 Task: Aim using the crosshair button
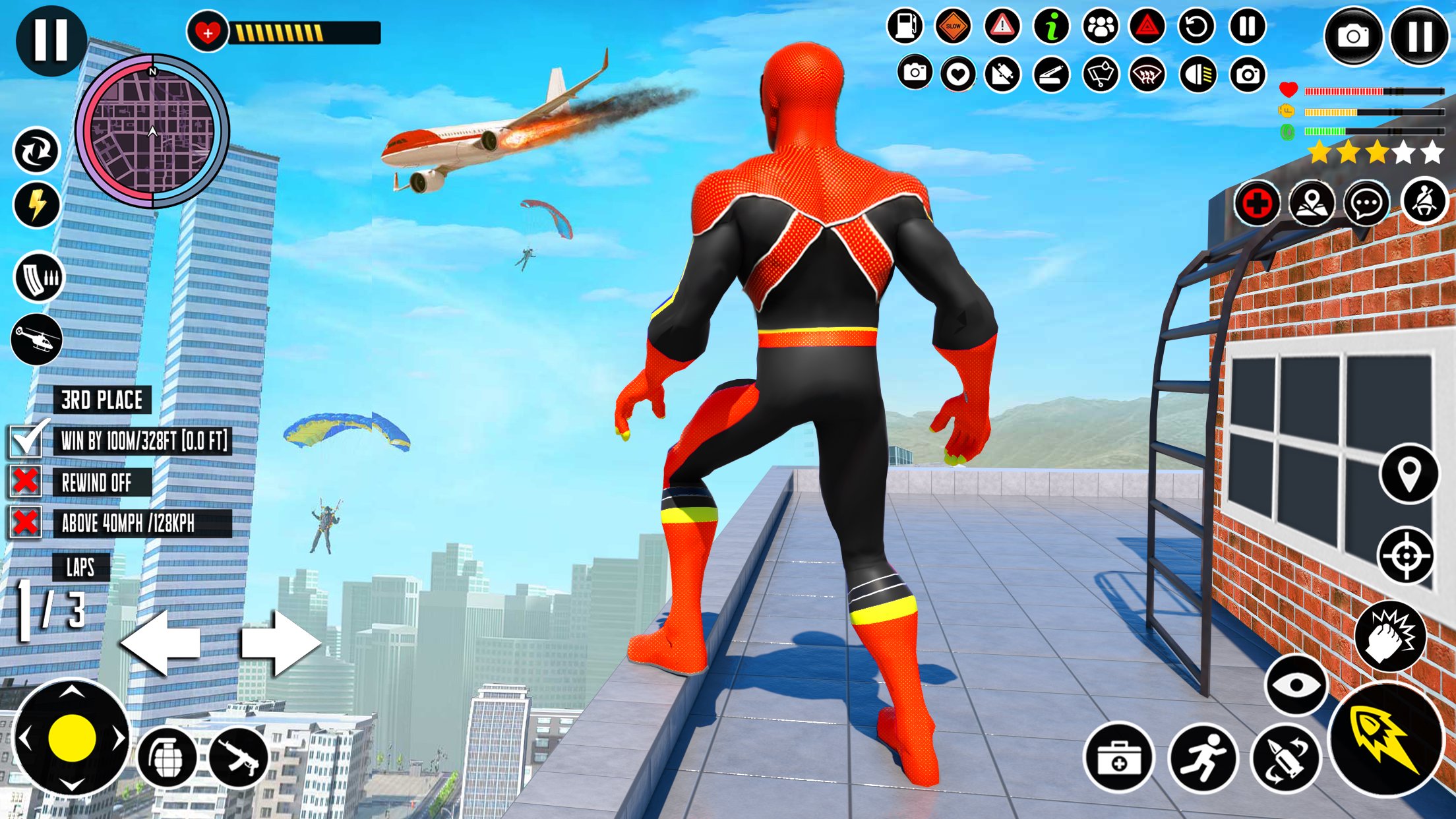[1406, 556]
